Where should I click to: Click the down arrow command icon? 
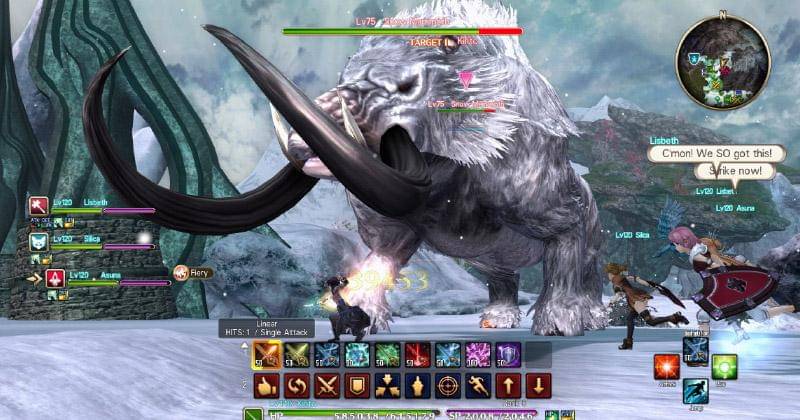click(538, 385)
